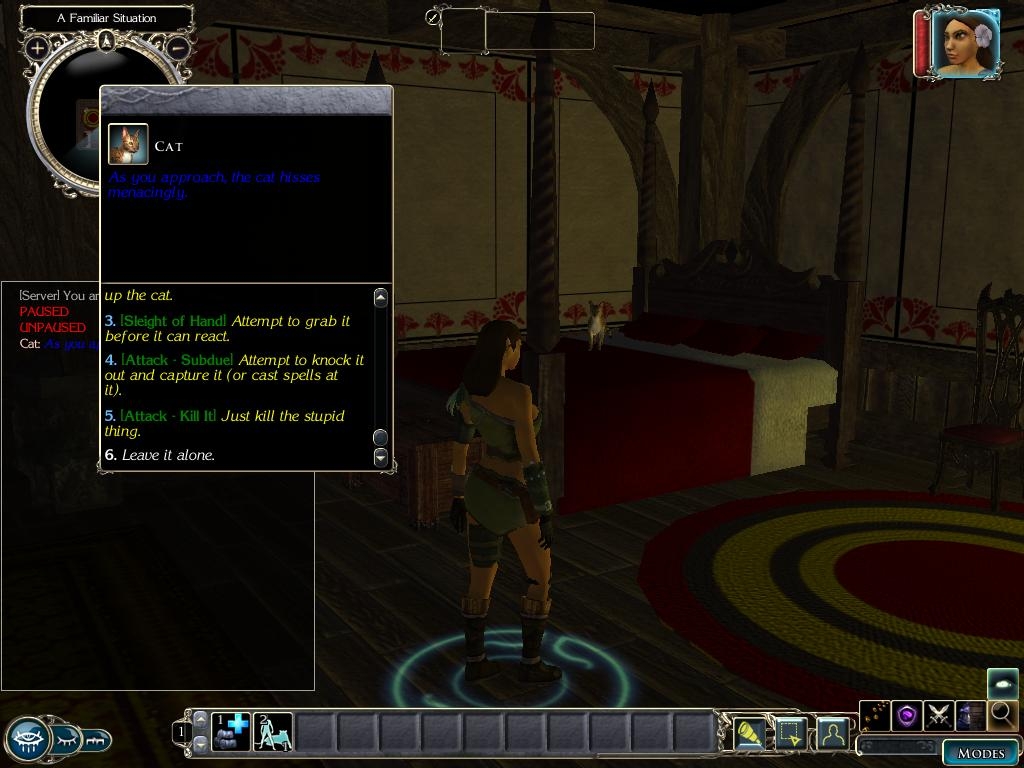The image size is (1024, 768).
Task: Click the purple shield mode icon
Action: 907,715
